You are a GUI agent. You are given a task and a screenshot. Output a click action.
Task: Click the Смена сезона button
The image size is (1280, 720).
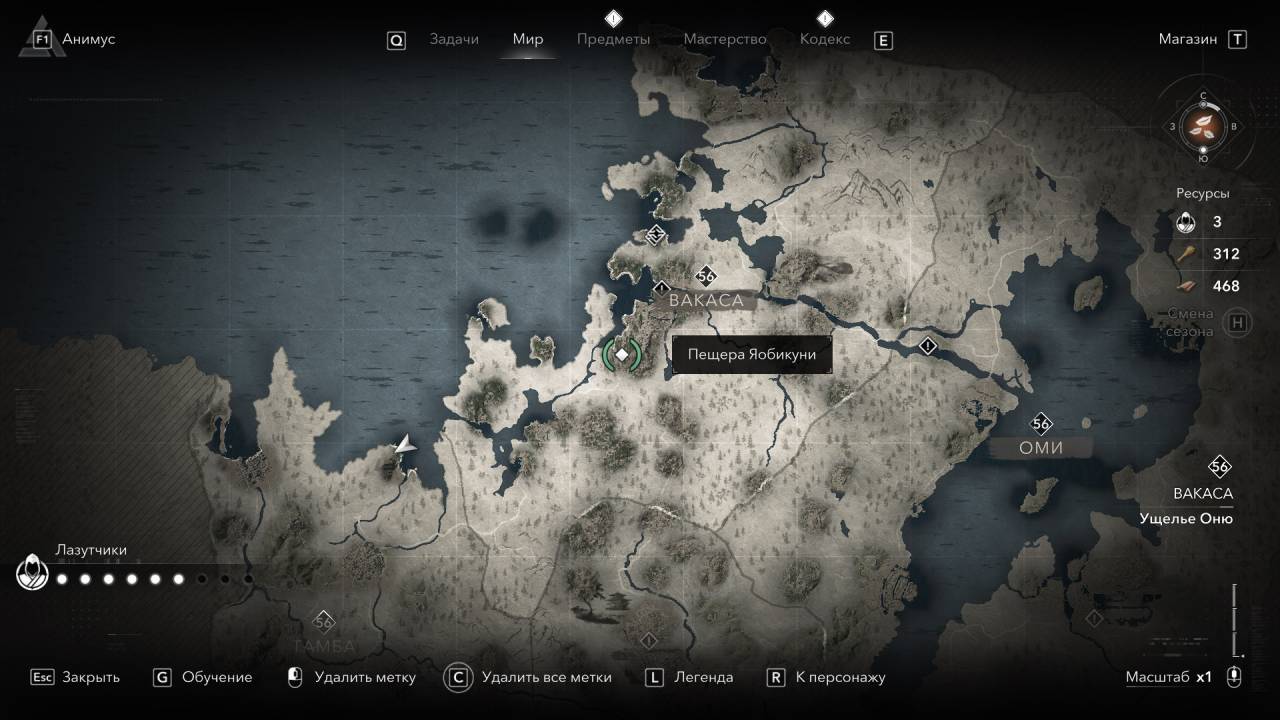coord(1238,322)
